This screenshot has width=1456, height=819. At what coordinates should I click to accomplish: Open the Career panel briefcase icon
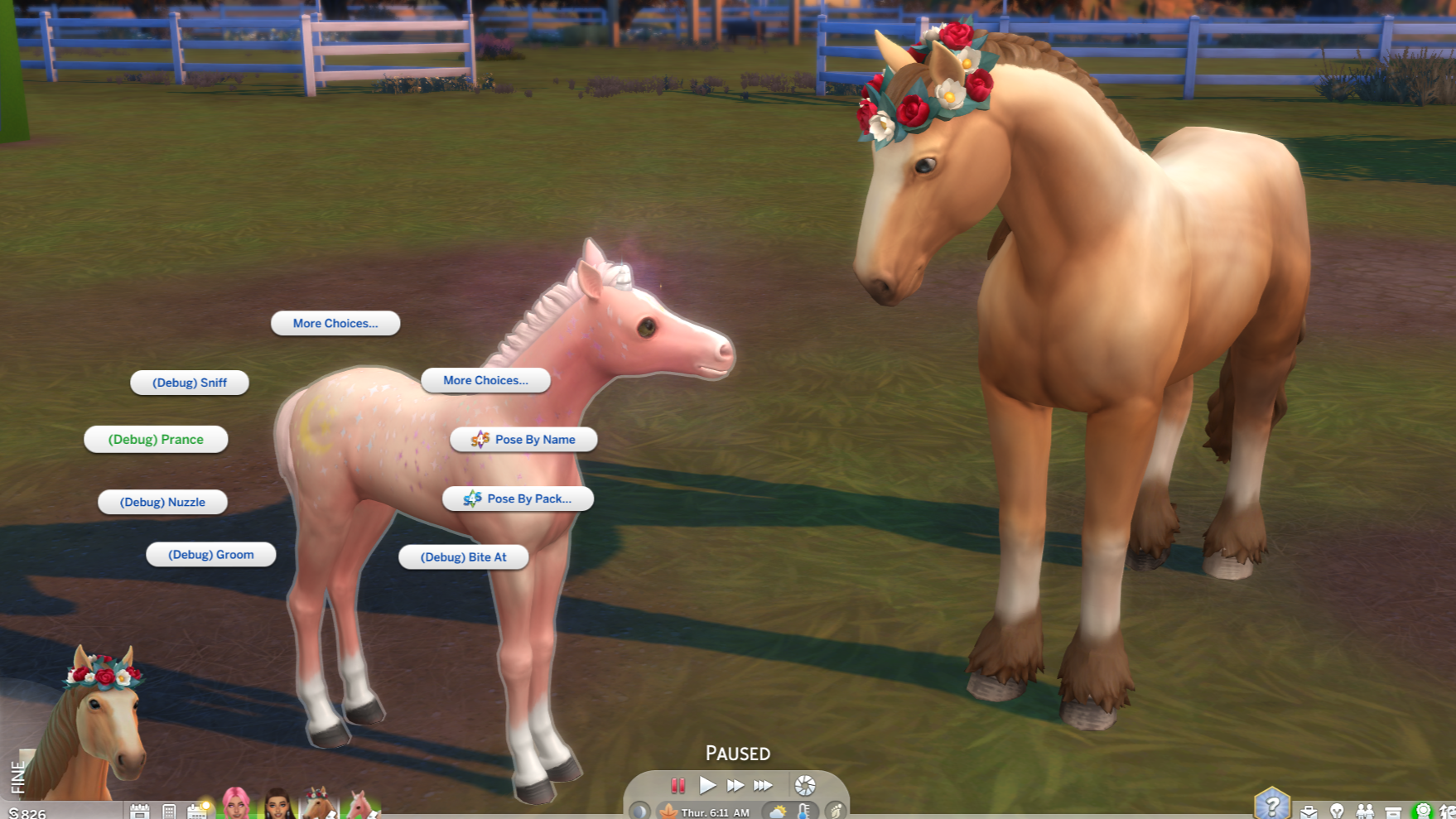(x=1309, y=807)
